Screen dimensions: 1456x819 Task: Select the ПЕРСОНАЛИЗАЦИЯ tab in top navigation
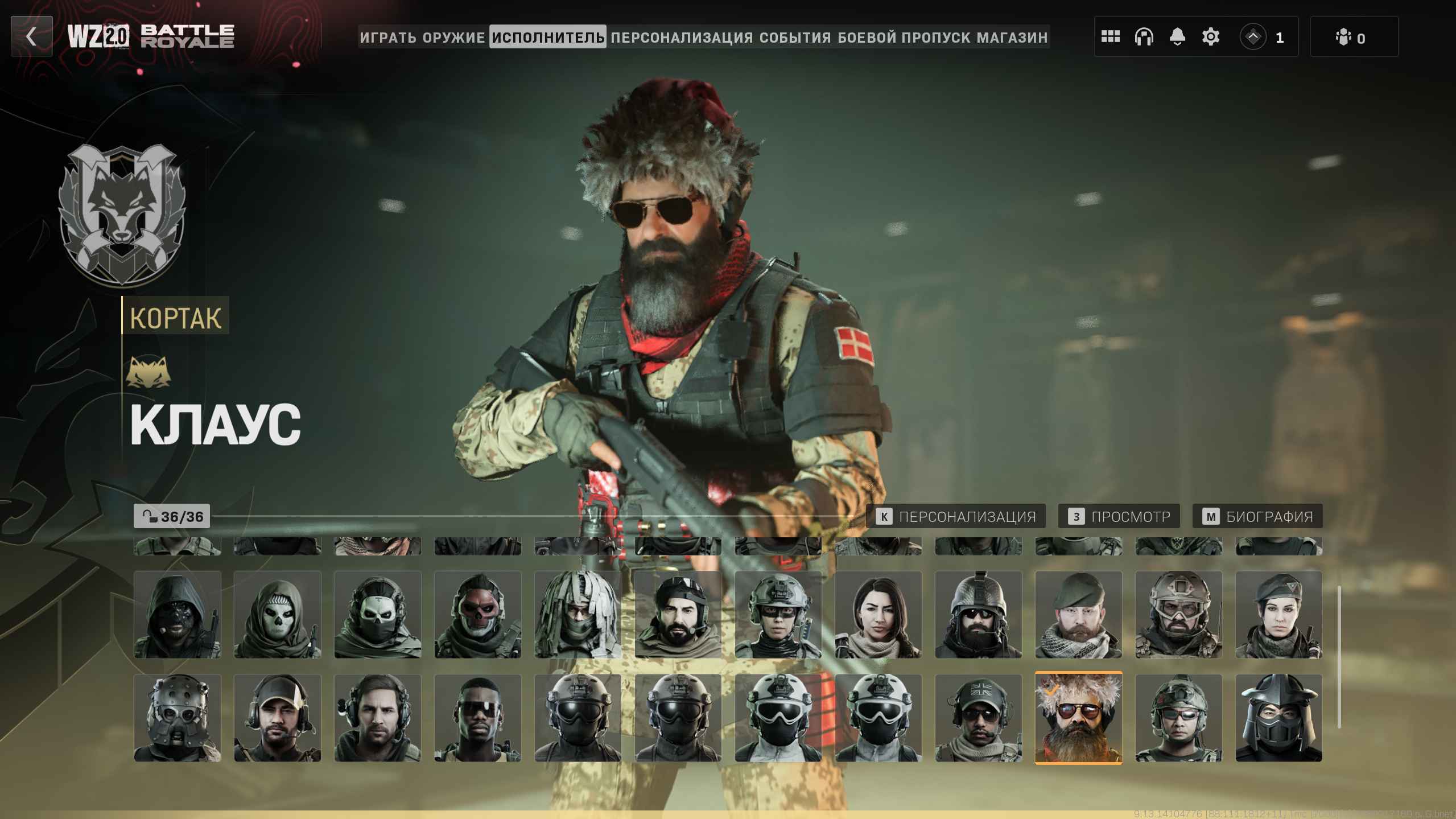pos(682,38)
